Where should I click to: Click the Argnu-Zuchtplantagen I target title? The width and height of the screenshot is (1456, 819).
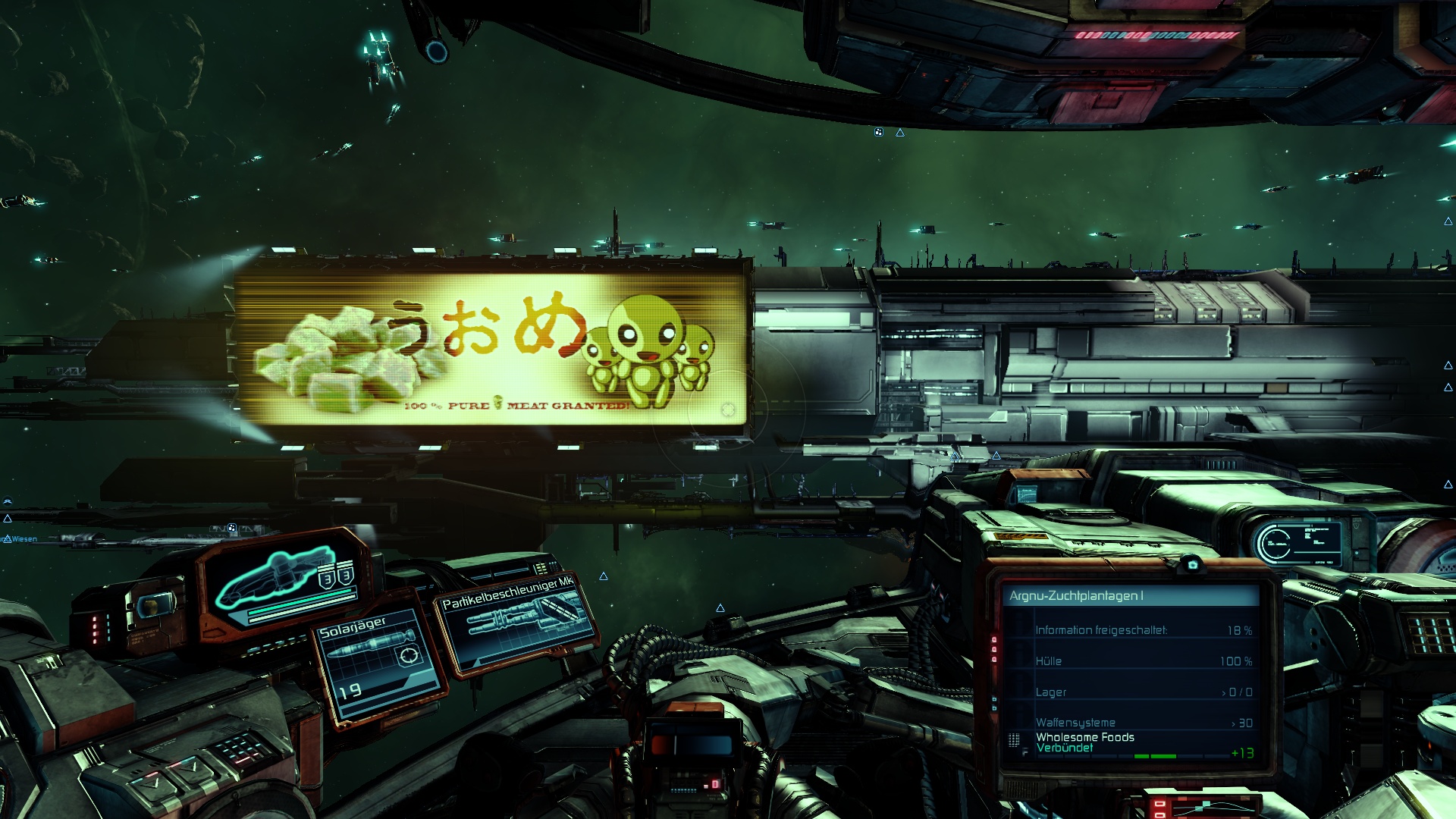[x=1076, y=596]
